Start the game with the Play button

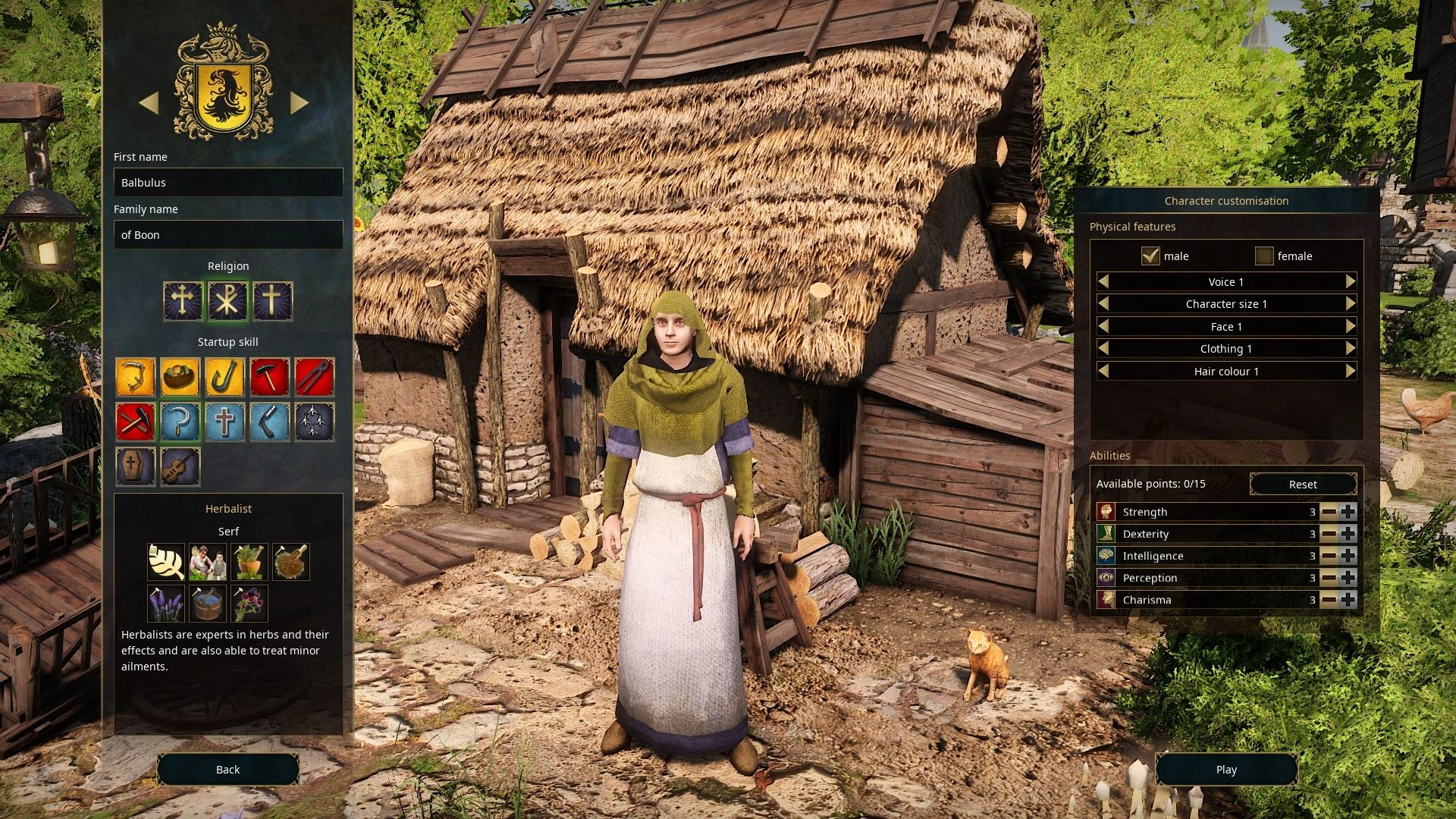(1226, 769)
